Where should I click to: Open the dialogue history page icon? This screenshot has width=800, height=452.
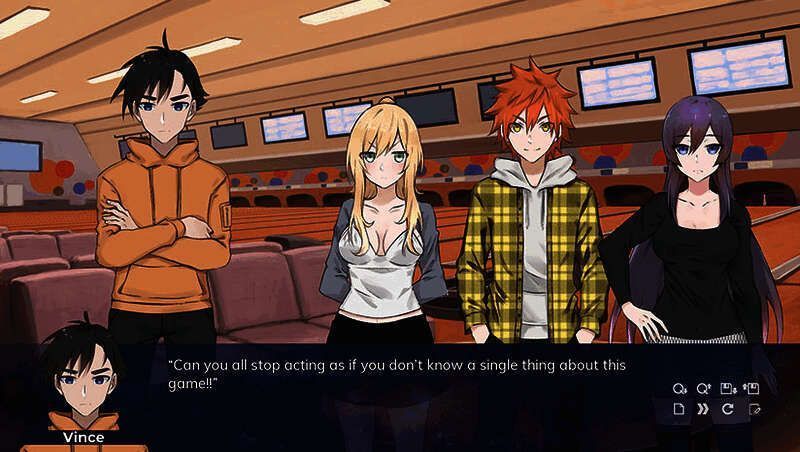tap(680, 410)
